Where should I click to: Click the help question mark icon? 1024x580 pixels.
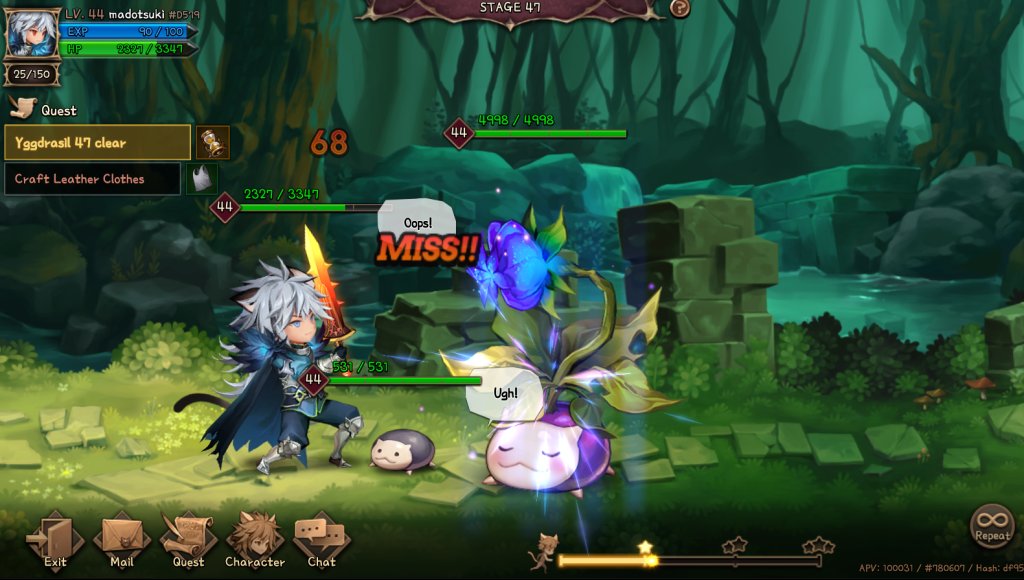679,8
